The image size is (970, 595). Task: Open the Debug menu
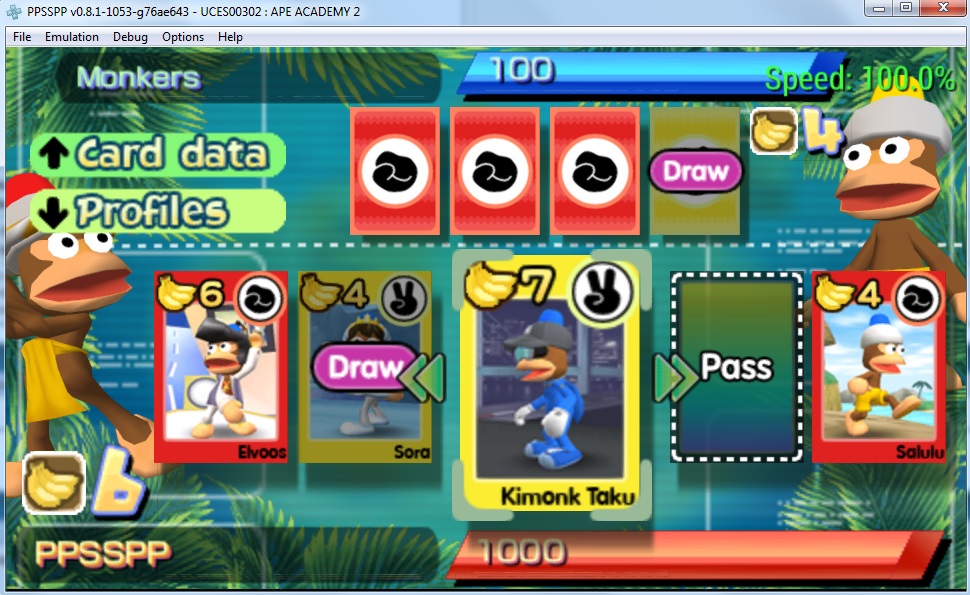pyautogui.click(x=130, y=37)
